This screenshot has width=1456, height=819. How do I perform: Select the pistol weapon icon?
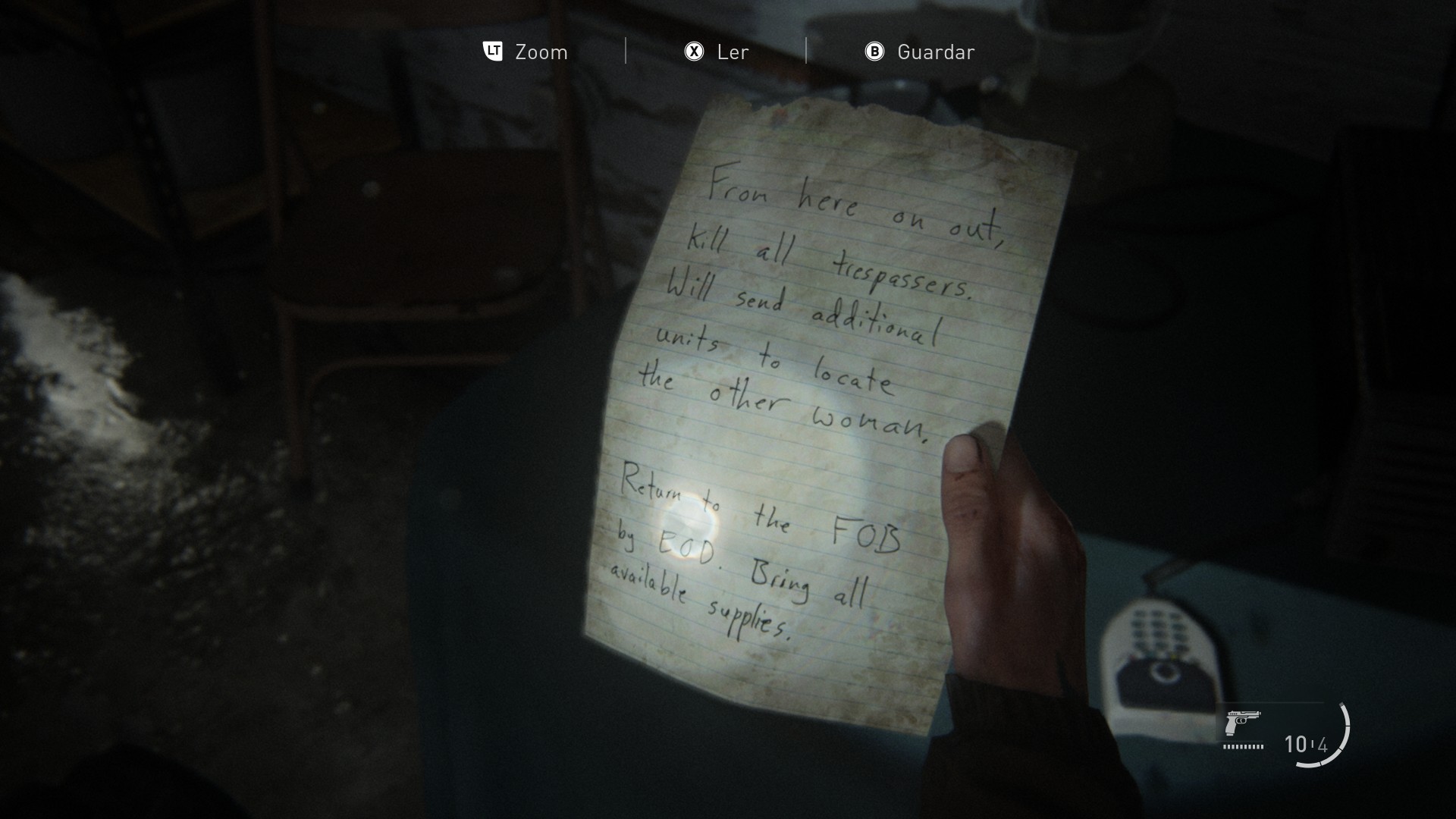(x=1241, y=722)
